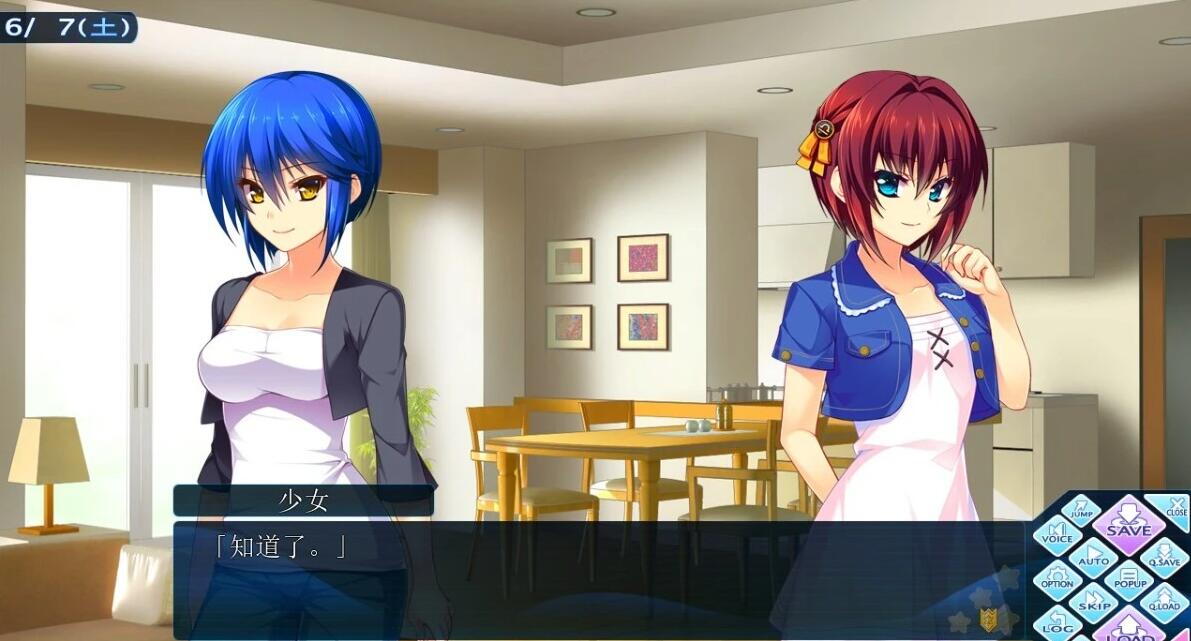Turn on AUTO reading mode
The image size is (1191, 641).
click(1093, 556)
